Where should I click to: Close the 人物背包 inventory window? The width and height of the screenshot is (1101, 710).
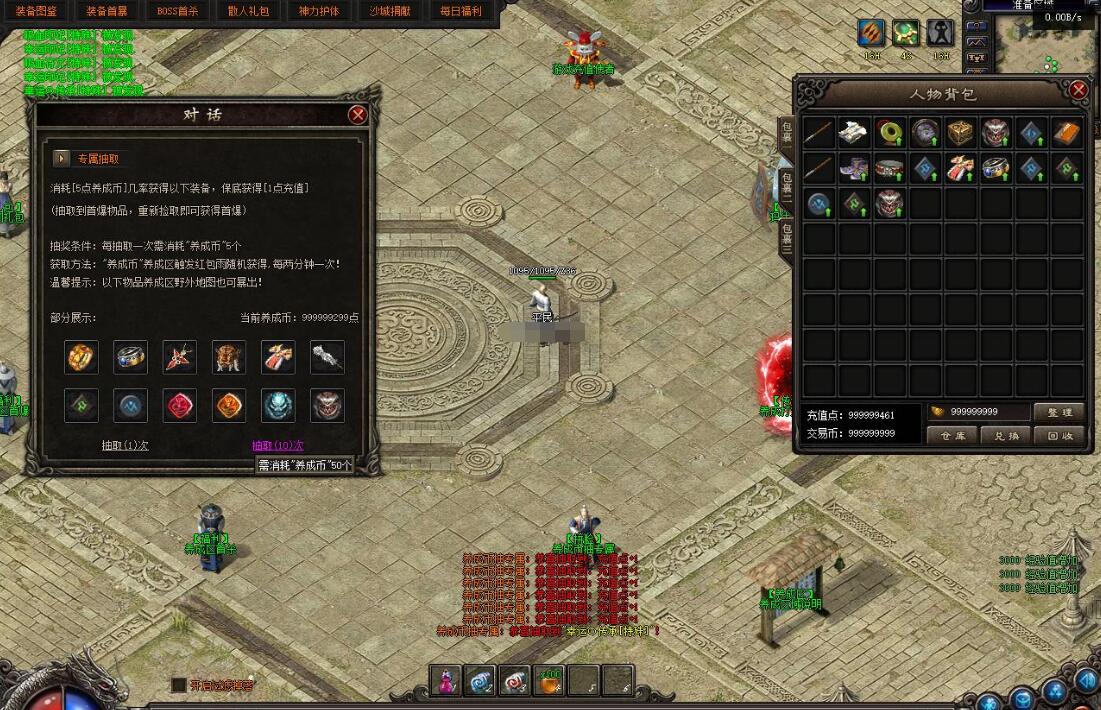(x=1078, y=91)
